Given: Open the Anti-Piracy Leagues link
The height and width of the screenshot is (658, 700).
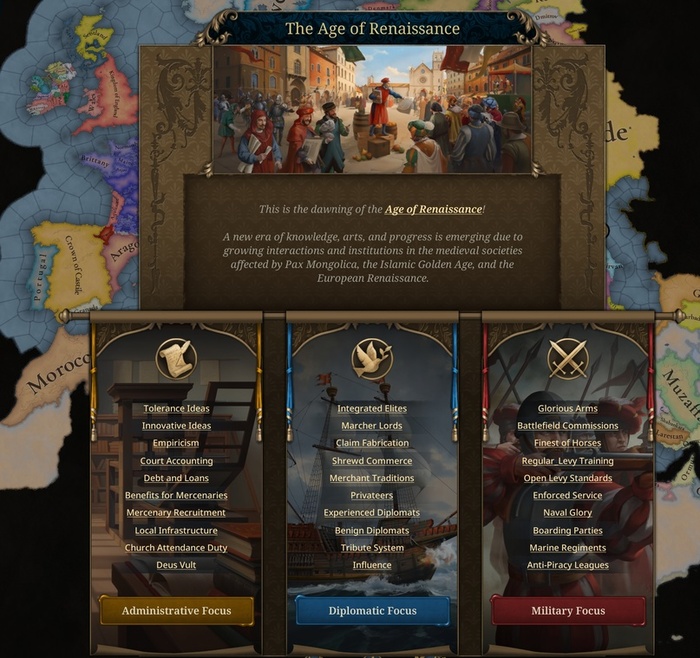Looking at the screenshot, I should tap(567, 565).
